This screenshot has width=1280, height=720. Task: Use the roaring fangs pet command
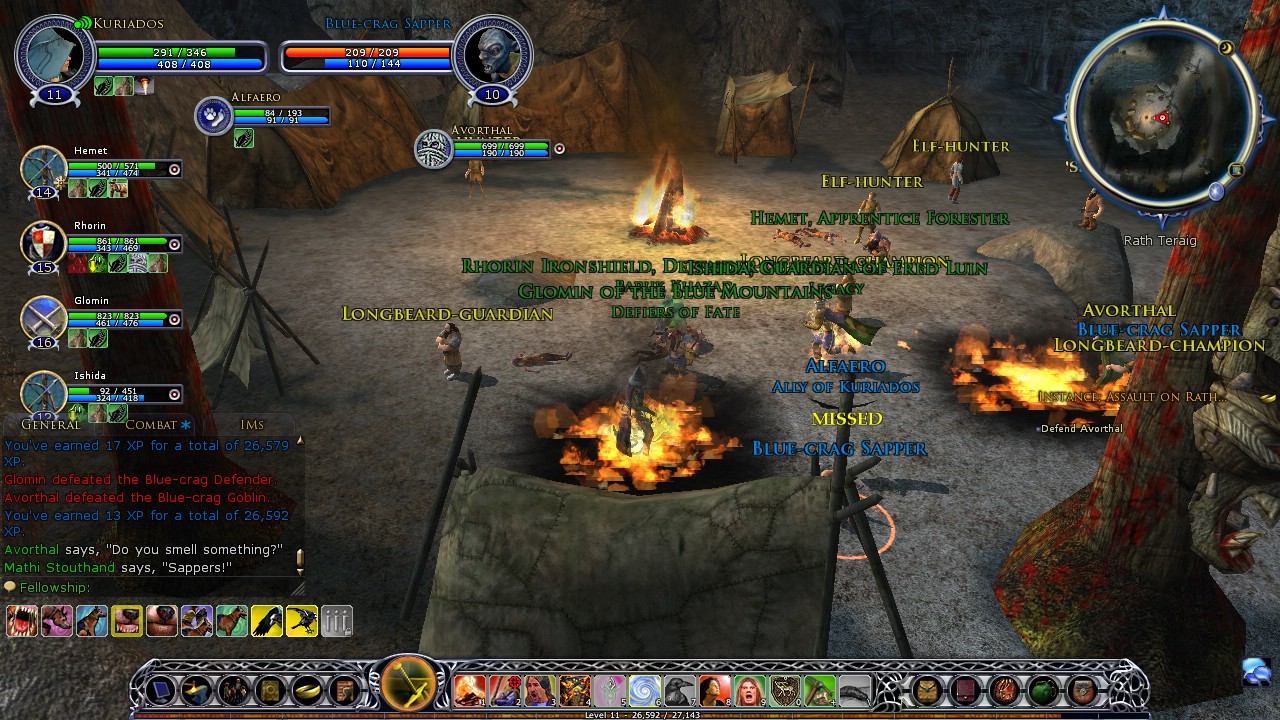pyautogui.click(x=22, y=621)
